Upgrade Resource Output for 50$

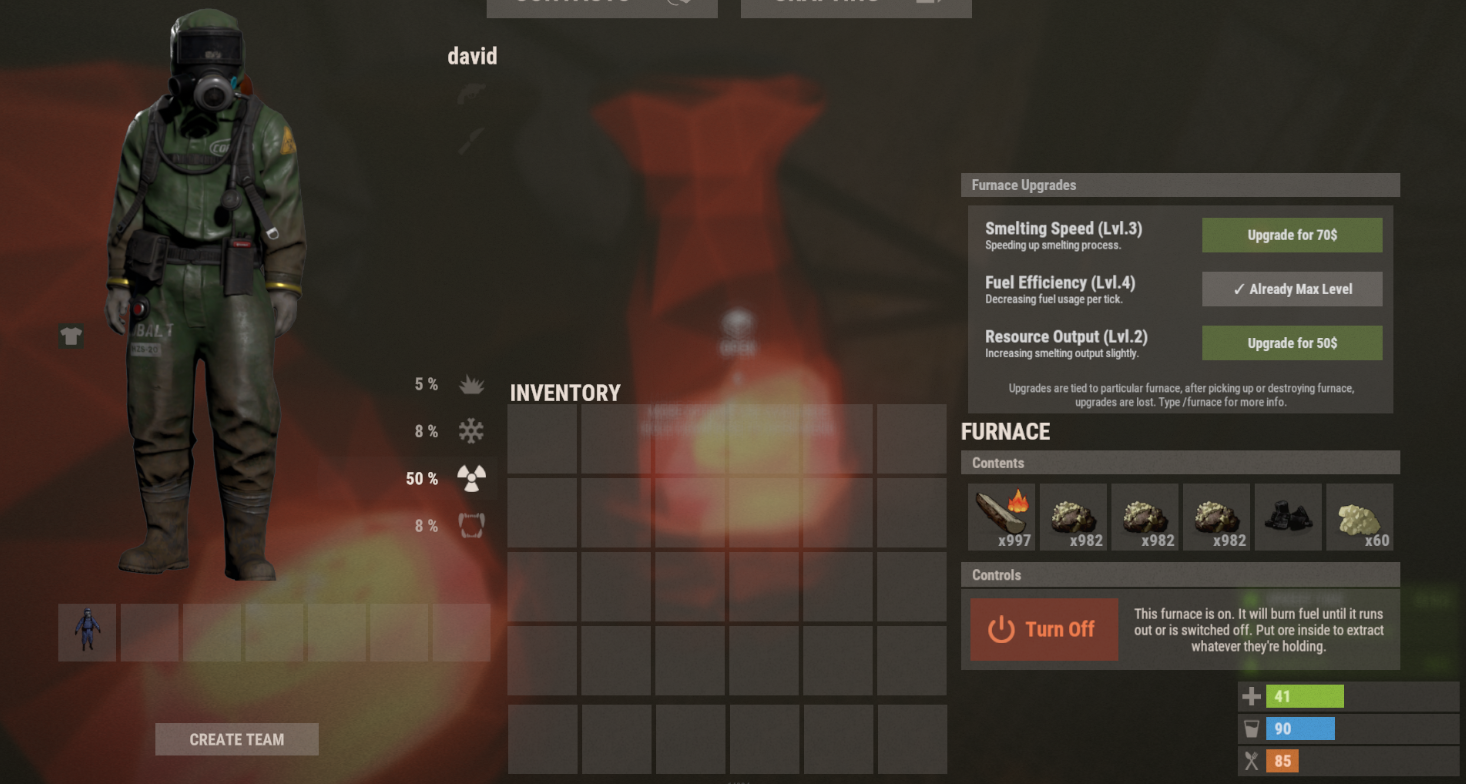(1291, 343)
